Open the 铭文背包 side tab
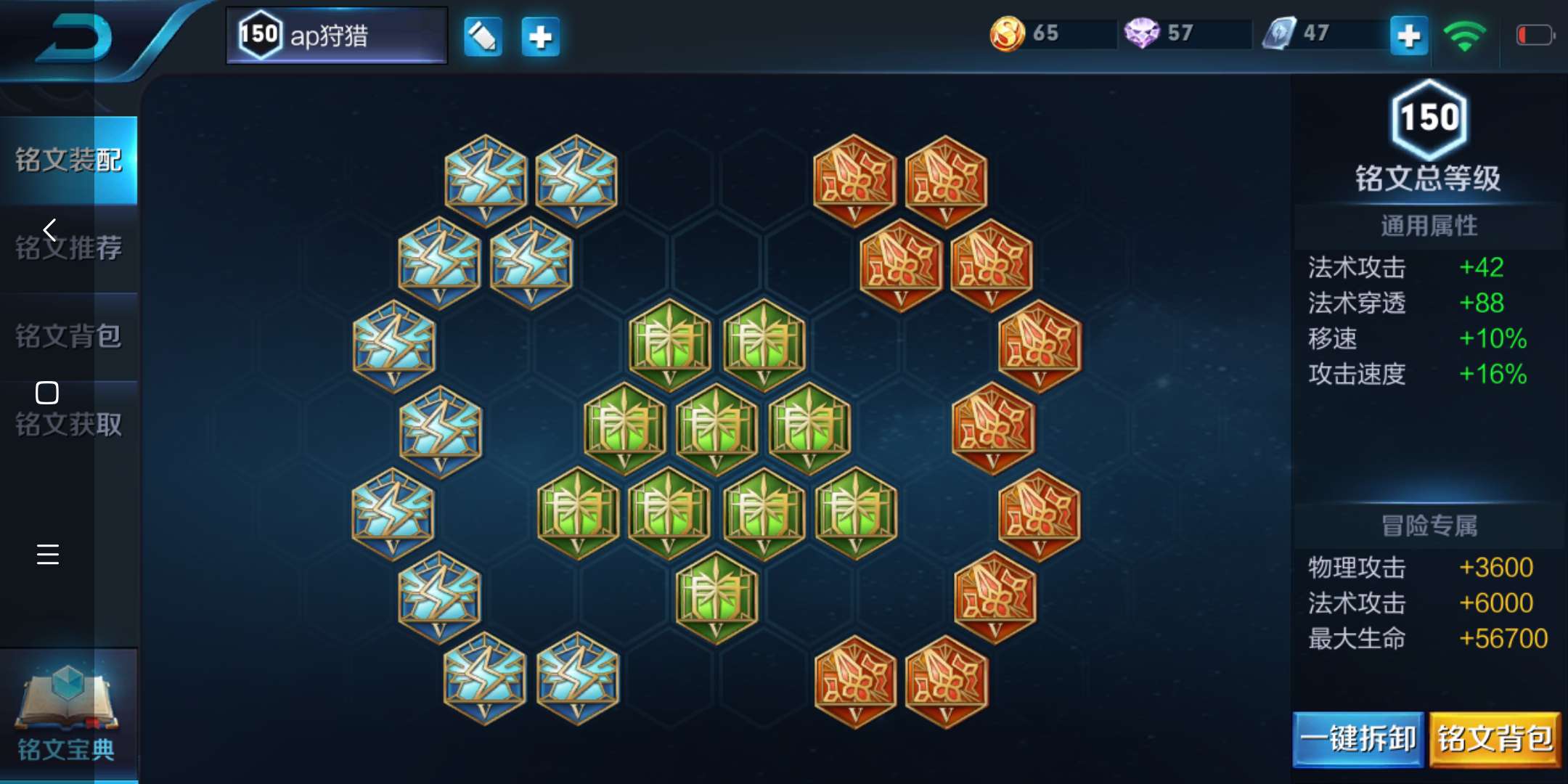Screen dimensions: 1568x784 69,336
